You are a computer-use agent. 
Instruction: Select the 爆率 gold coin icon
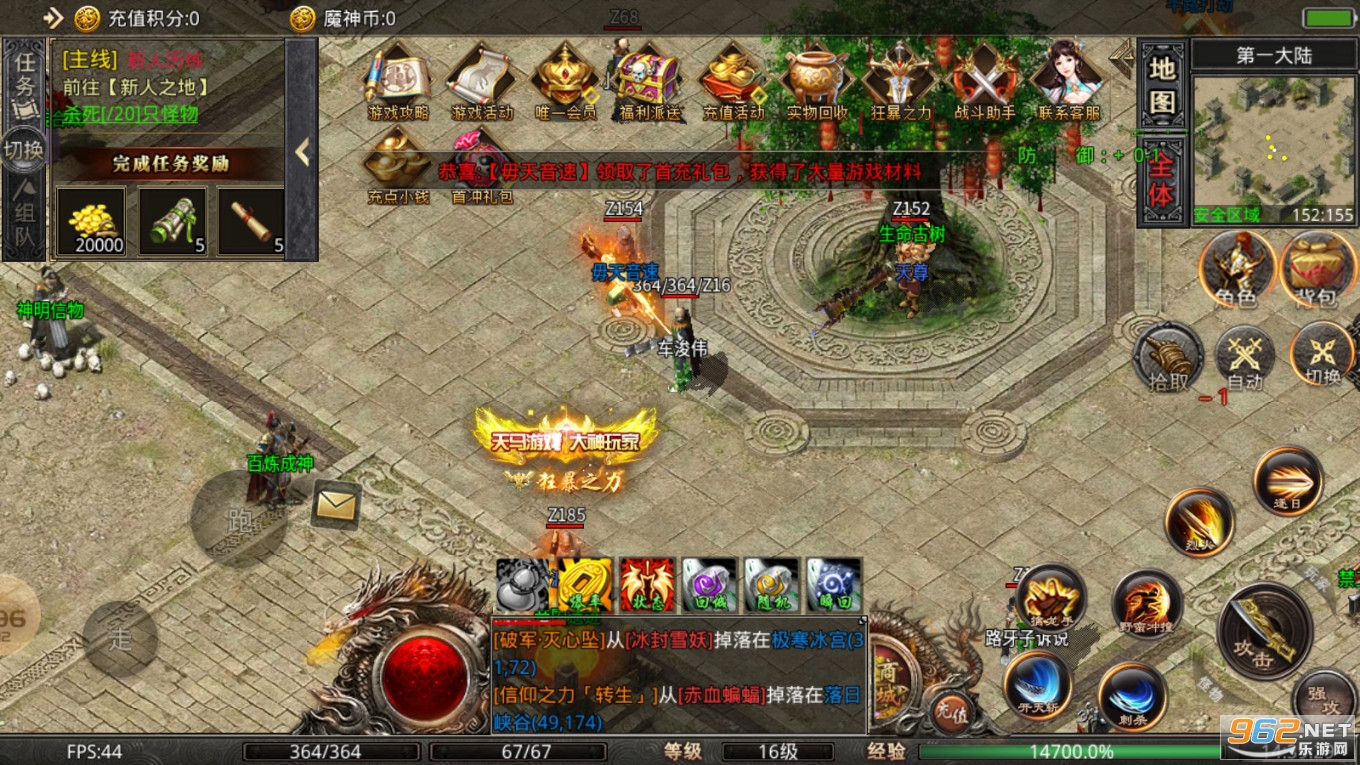[x=584, y=585]
